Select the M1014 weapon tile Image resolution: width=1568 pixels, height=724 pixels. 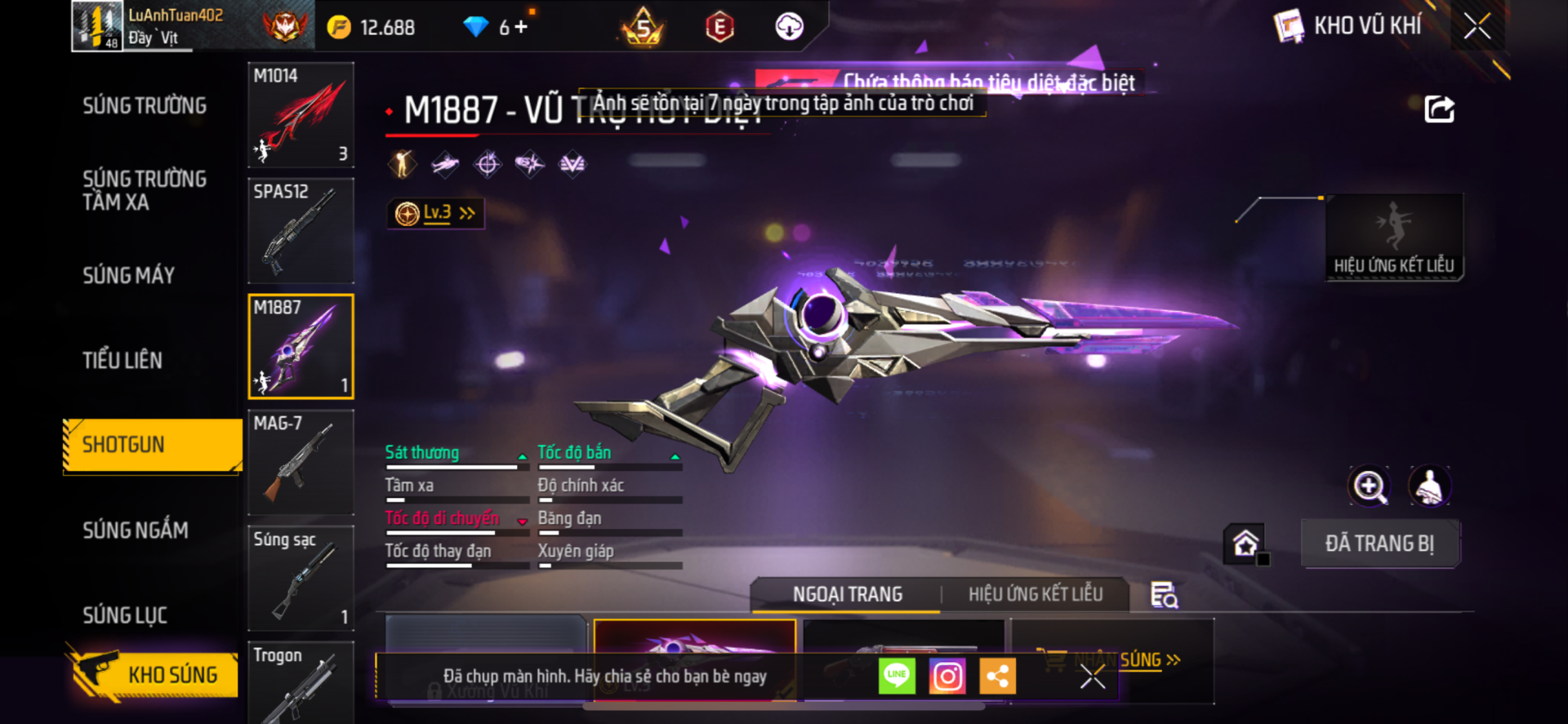(301, 115)
